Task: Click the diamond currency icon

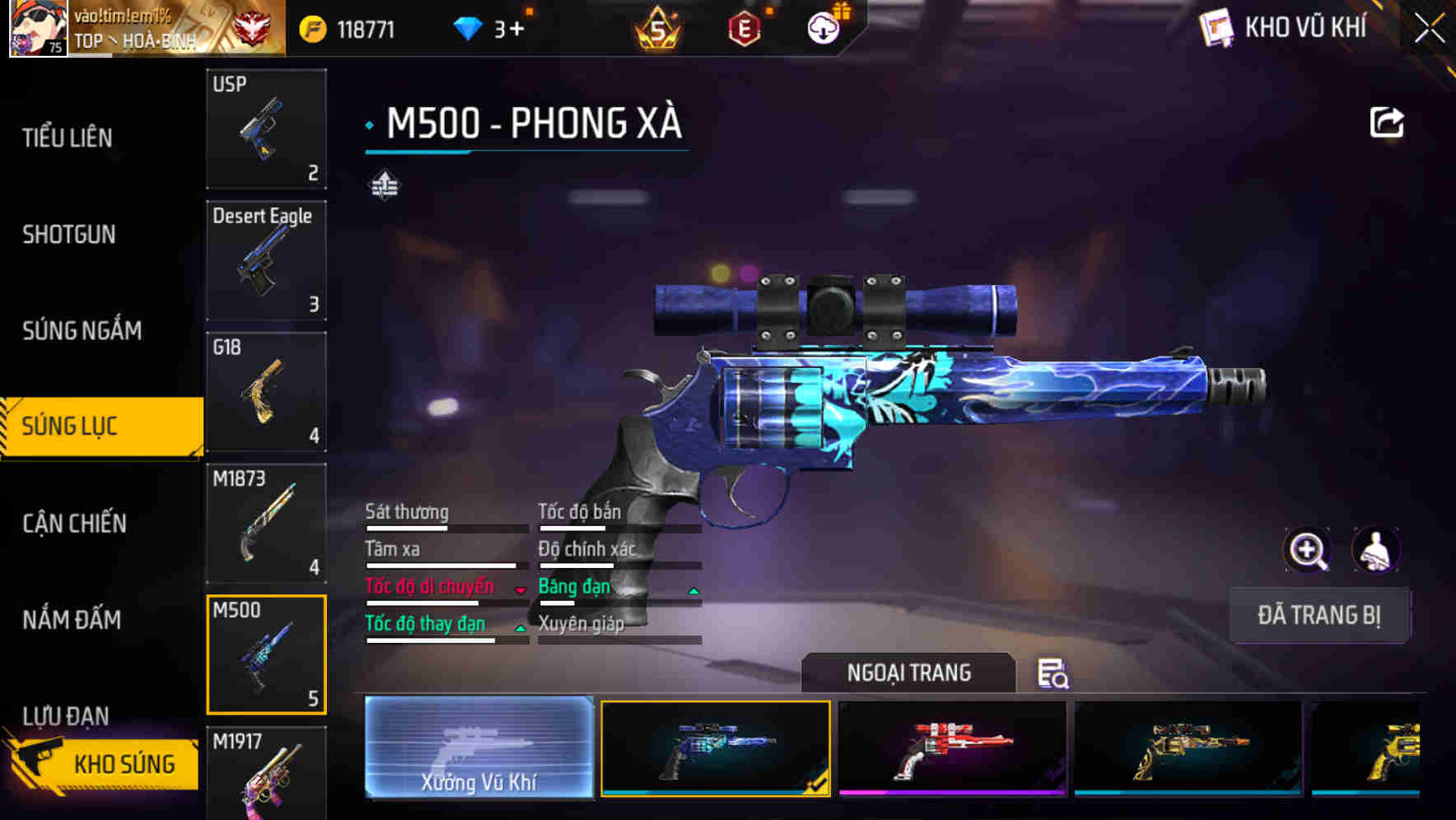Action: pos(468,27)
